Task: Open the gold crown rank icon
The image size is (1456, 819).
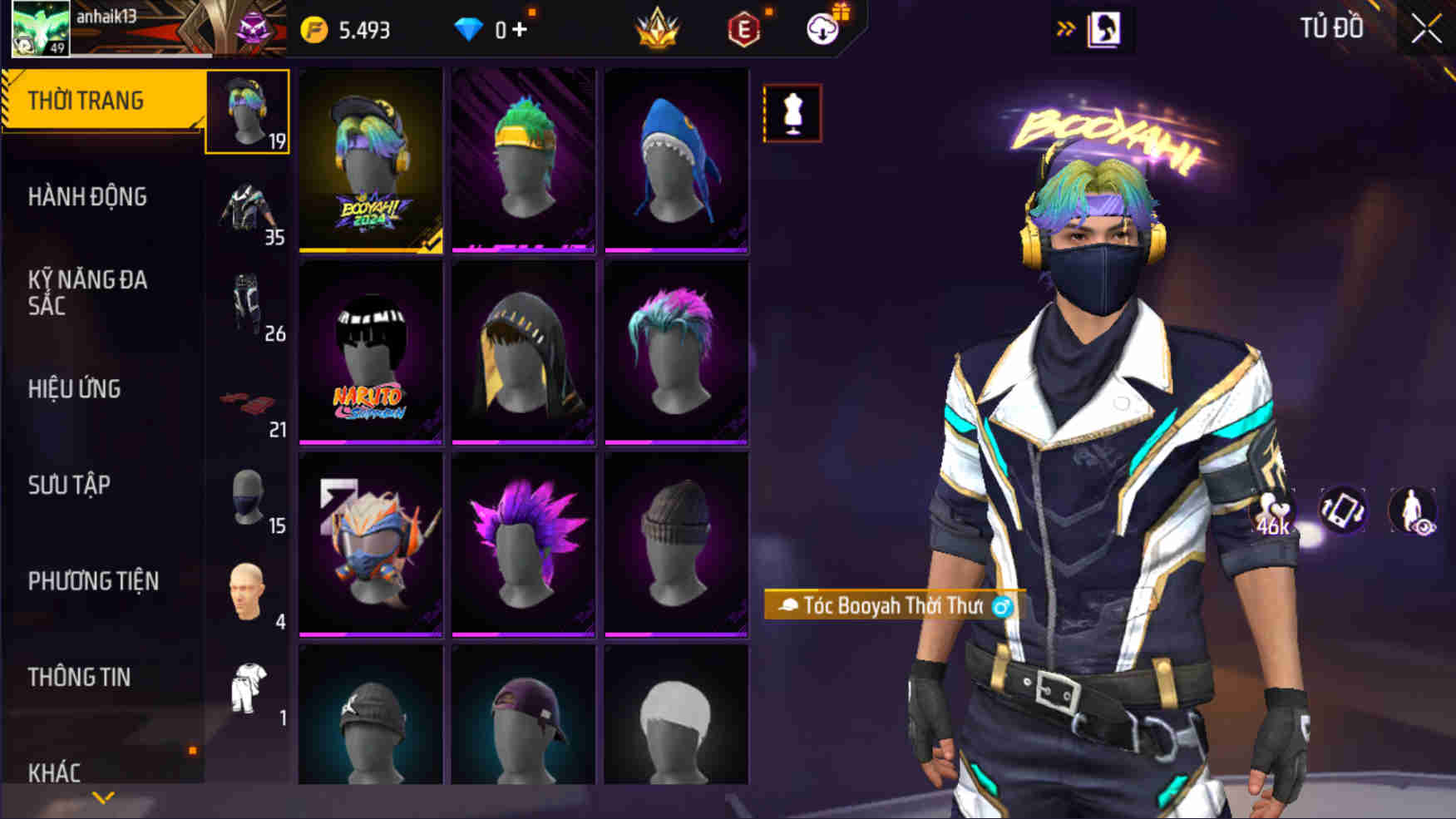Action: 657,29
